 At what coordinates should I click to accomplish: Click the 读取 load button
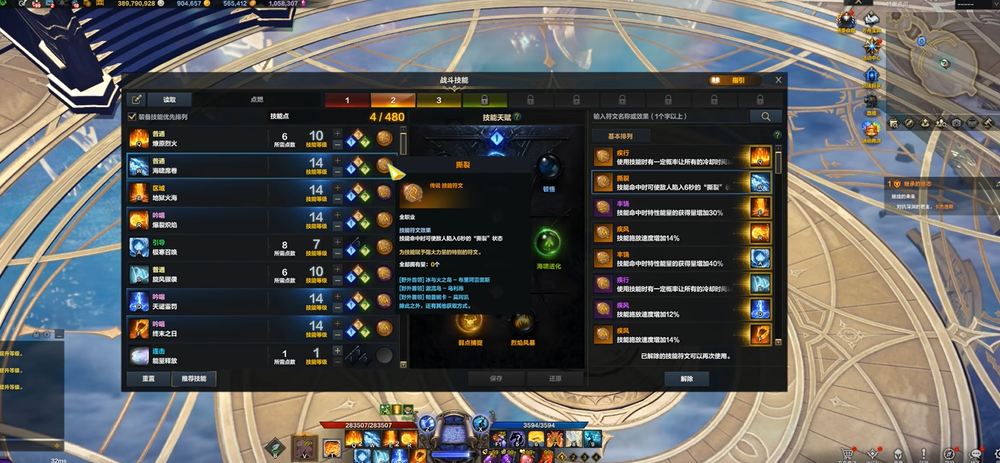point(169,100)
